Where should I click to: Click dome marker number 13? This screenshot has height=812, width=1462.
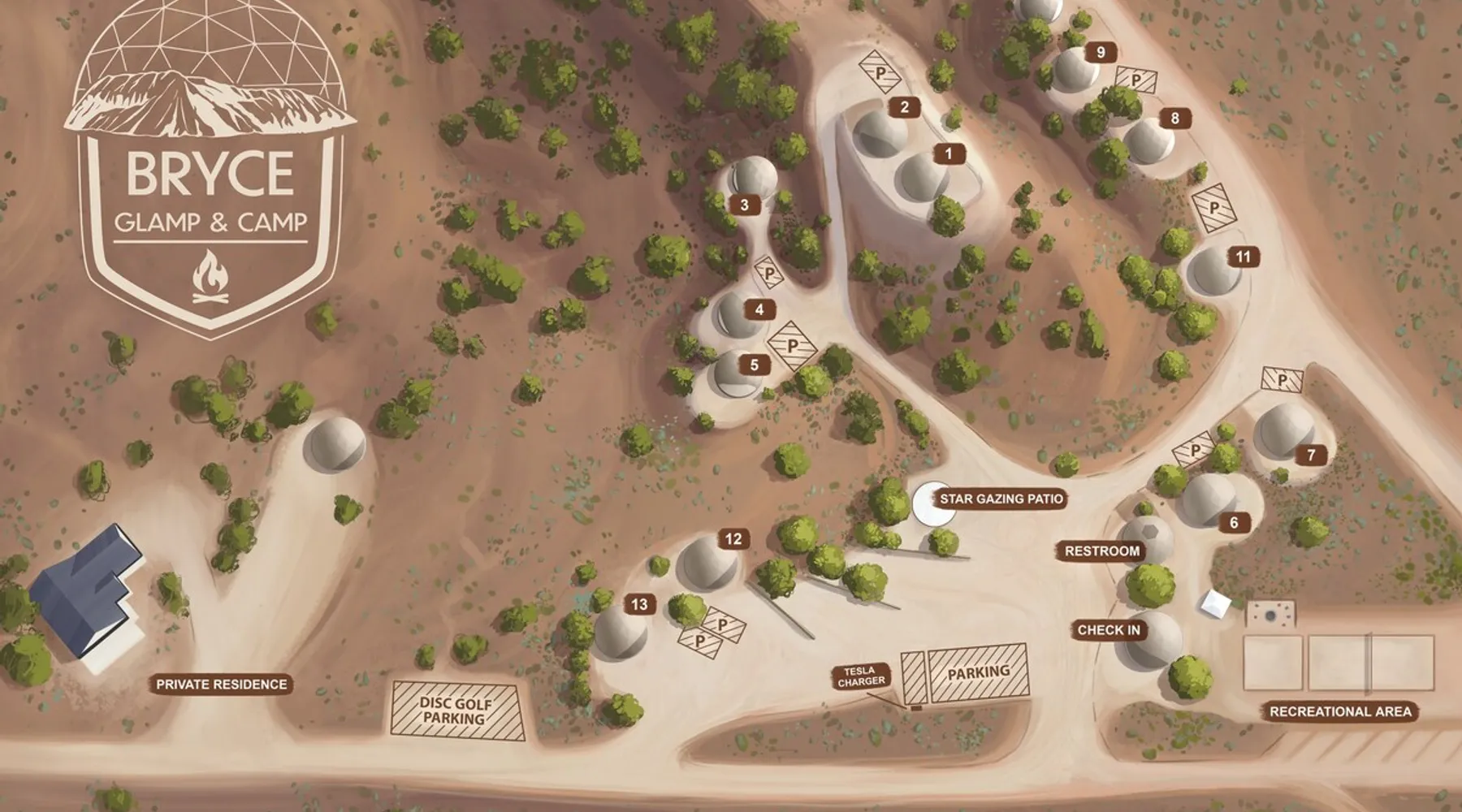click(x=639, y=604)
